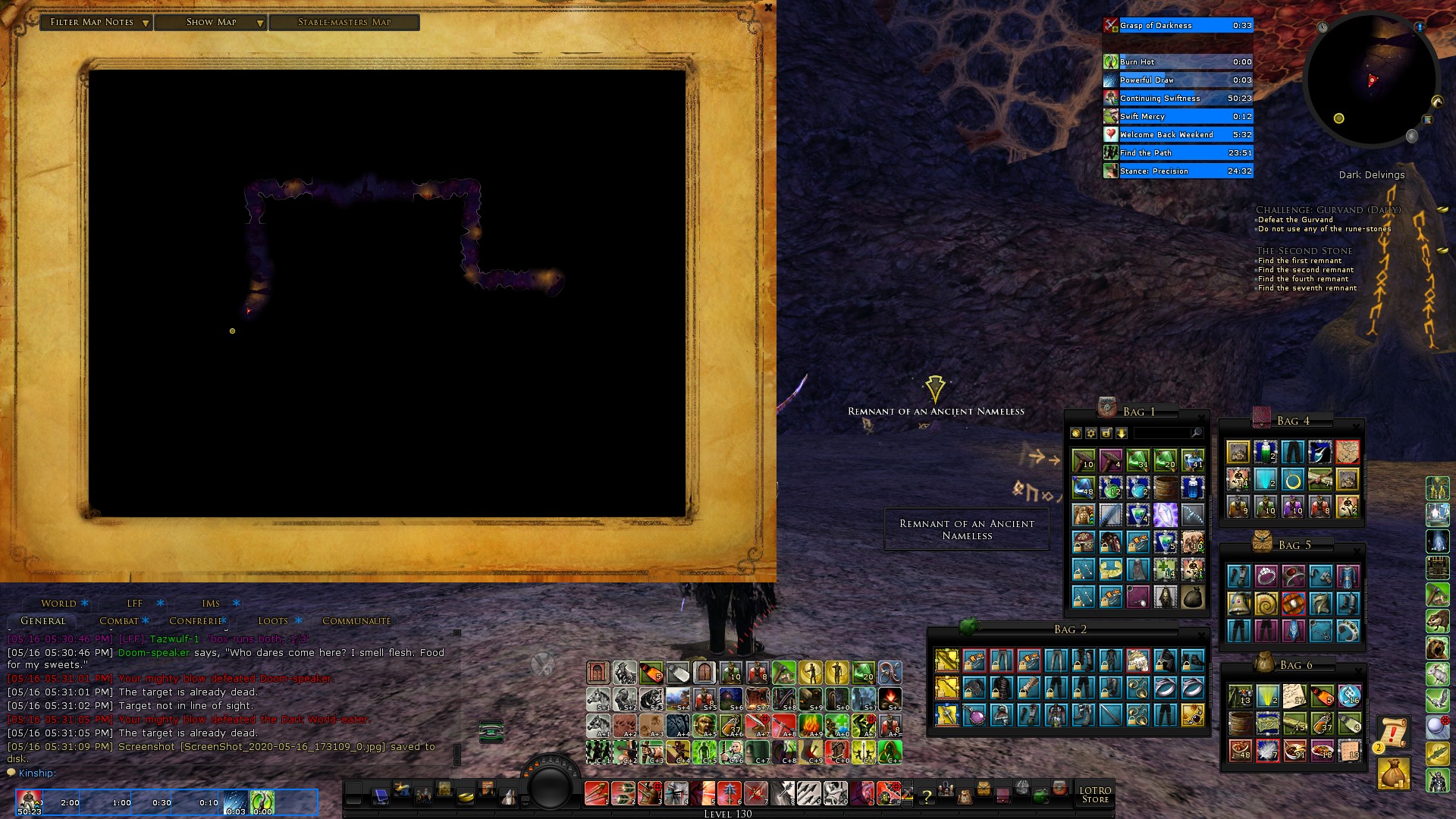Open the Loots chat tab
Image resolution: width=1456 pixels, height=819 pixels.
click(x=273, y=621)
